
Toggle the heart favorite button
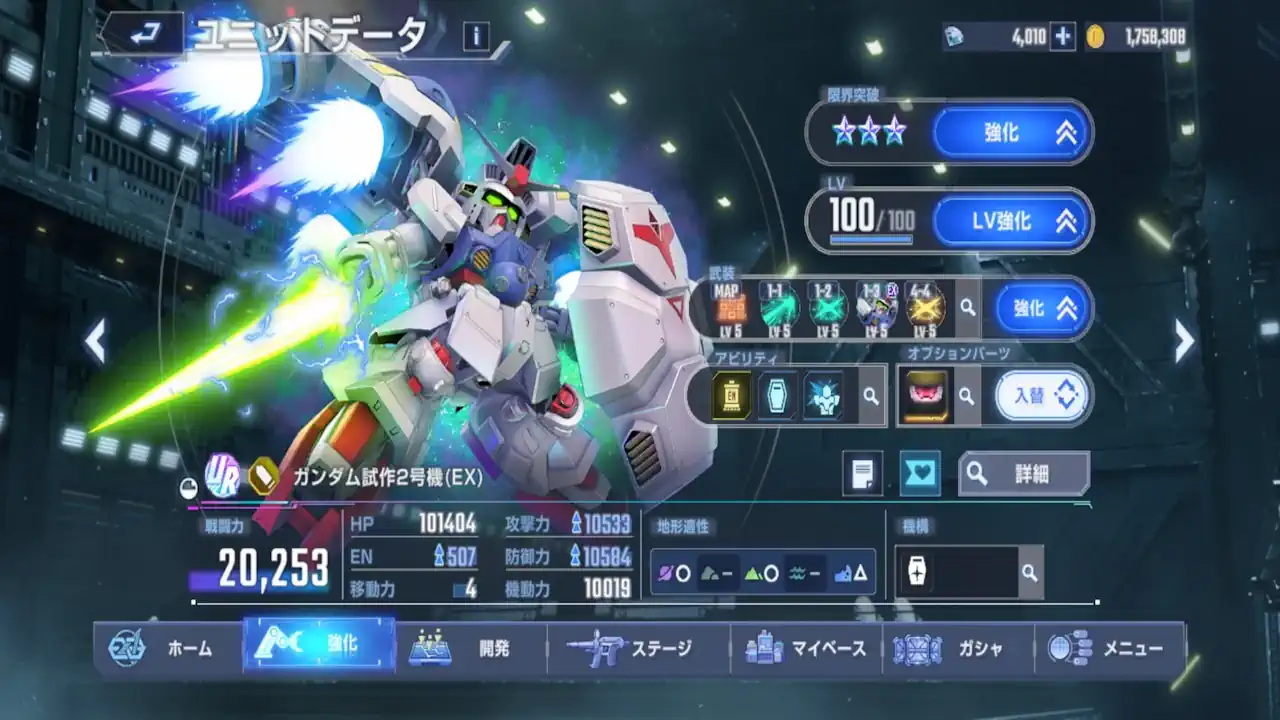pyautogui.click(x=919, y=473)
